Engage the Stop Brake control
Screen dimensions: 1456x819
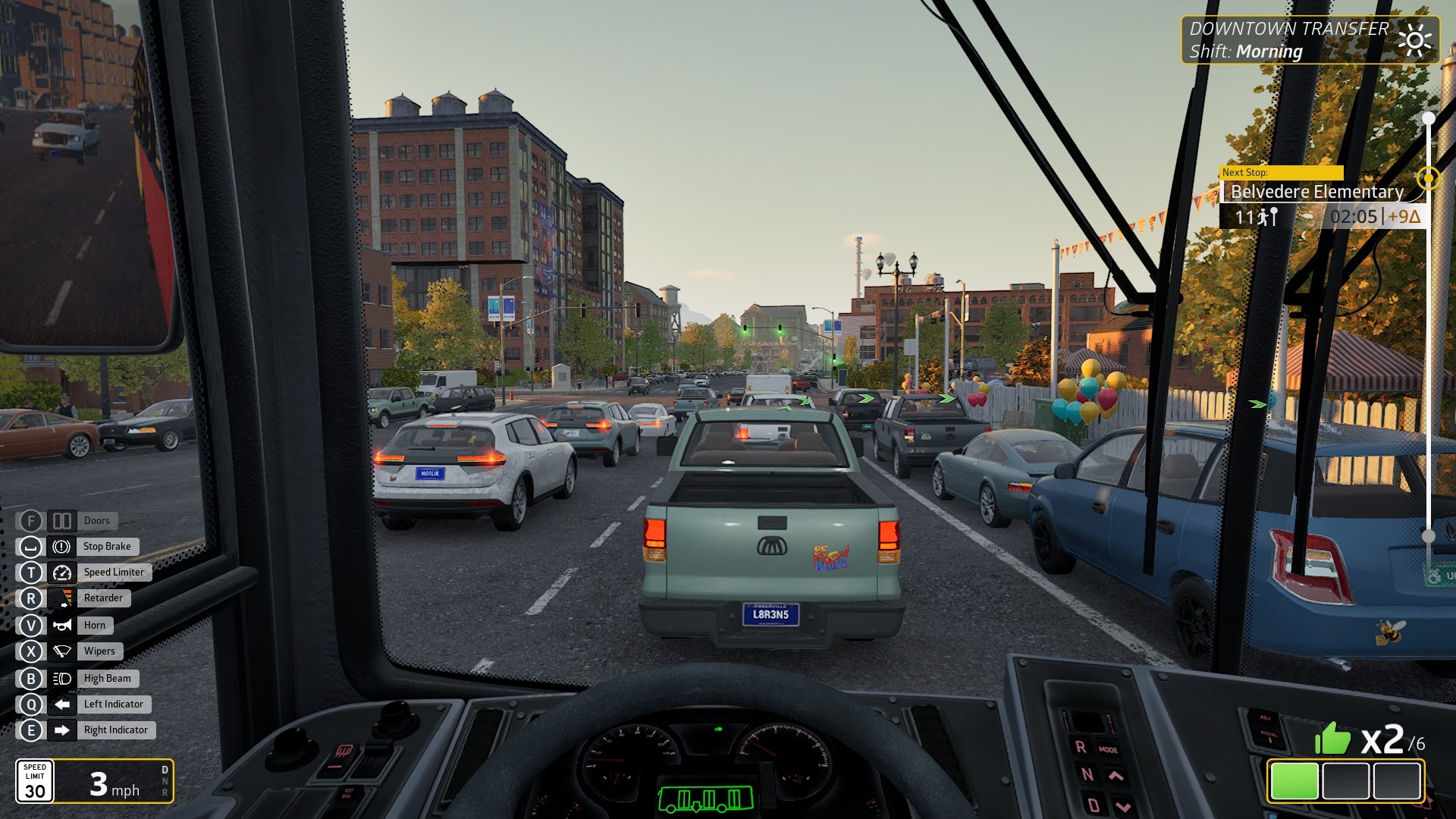point(62,547)
